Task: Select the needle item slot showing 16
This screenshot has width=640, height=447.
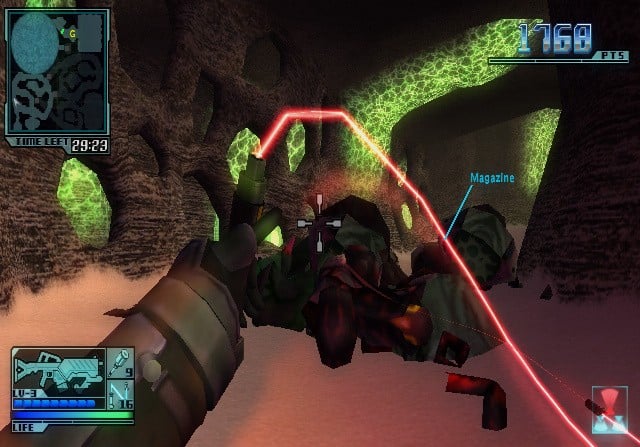Action: tap(120, 392)
